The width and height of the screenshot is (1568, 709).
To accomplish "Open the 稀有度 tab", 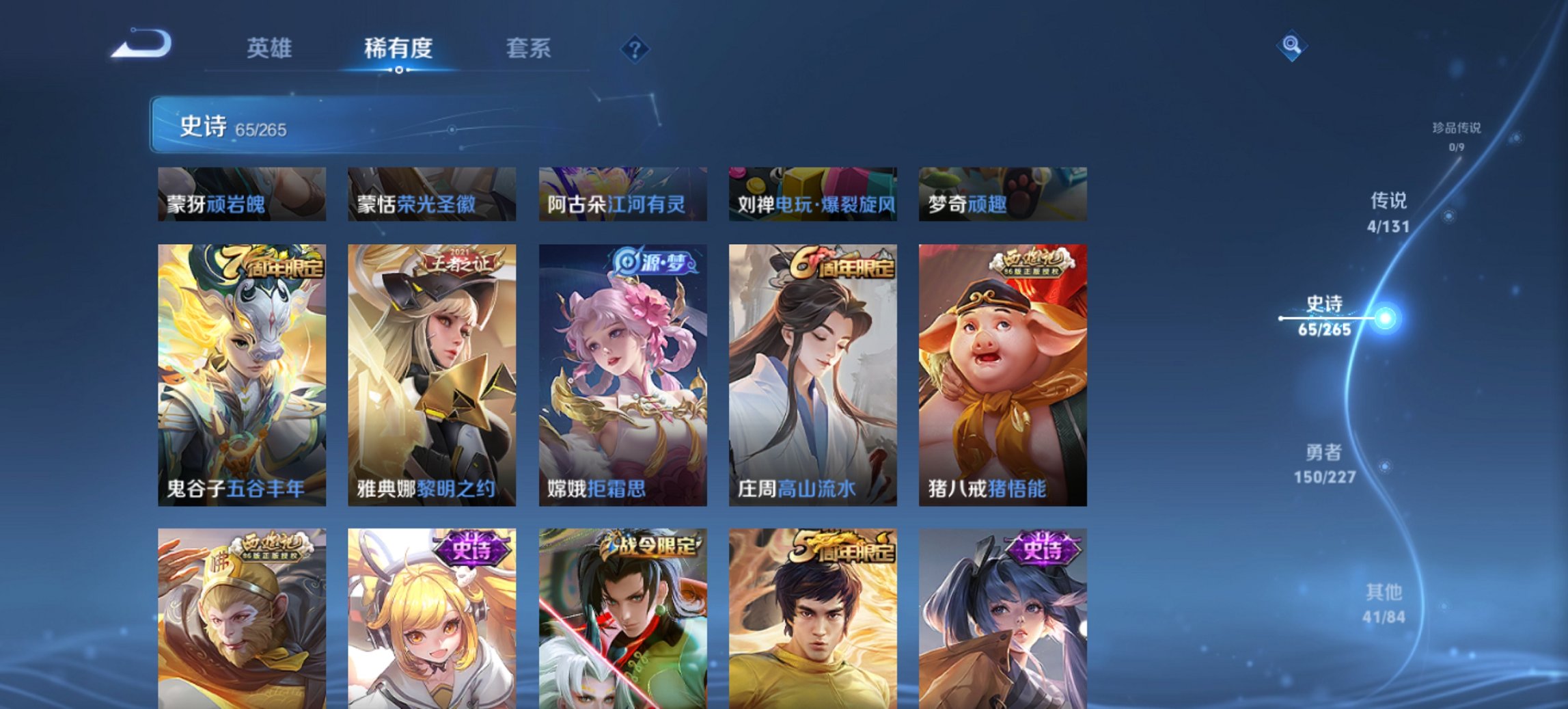I will pos(400,49).
